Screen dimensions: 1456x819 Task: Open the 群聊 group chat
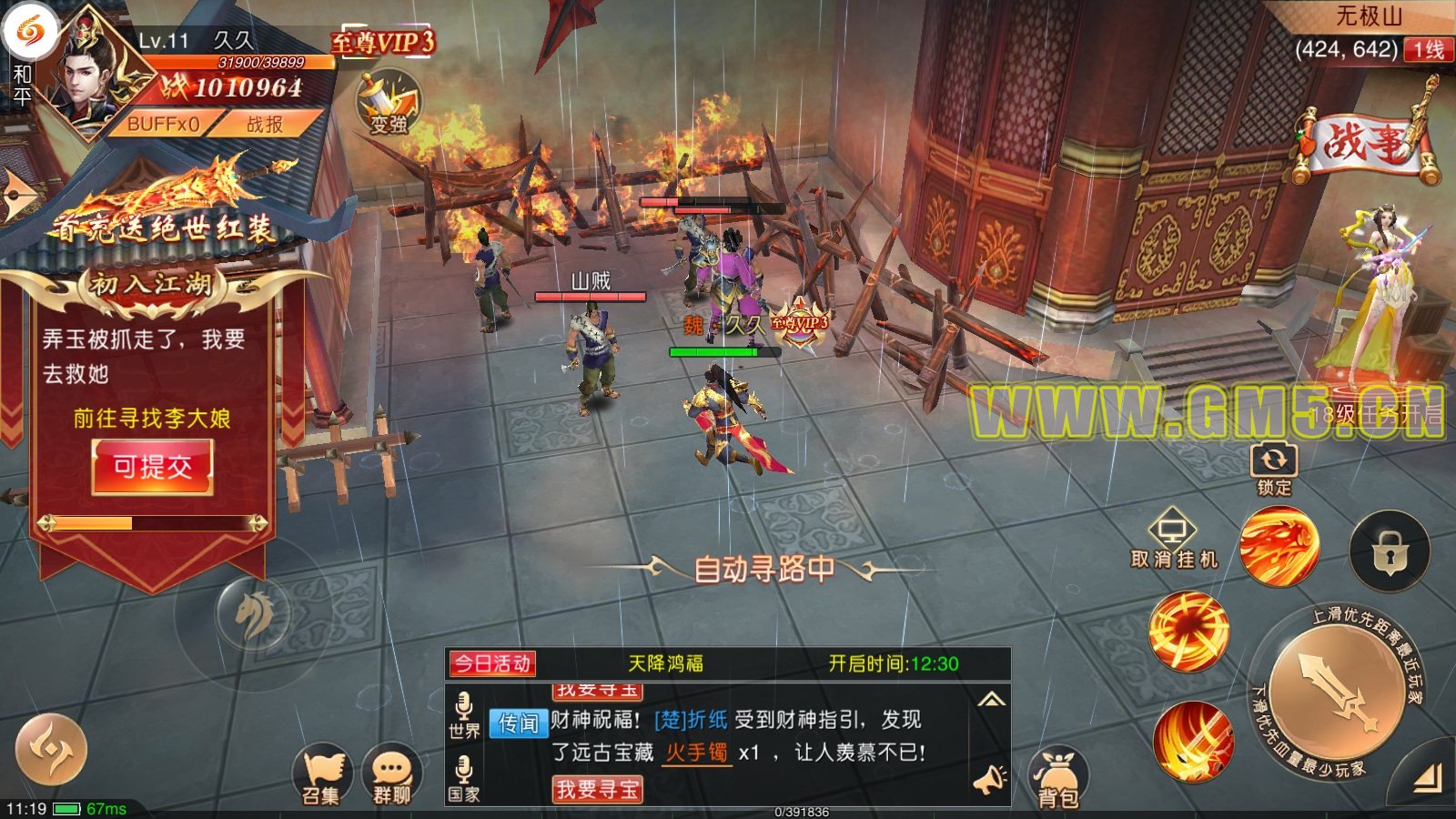[x=392, y=776]
